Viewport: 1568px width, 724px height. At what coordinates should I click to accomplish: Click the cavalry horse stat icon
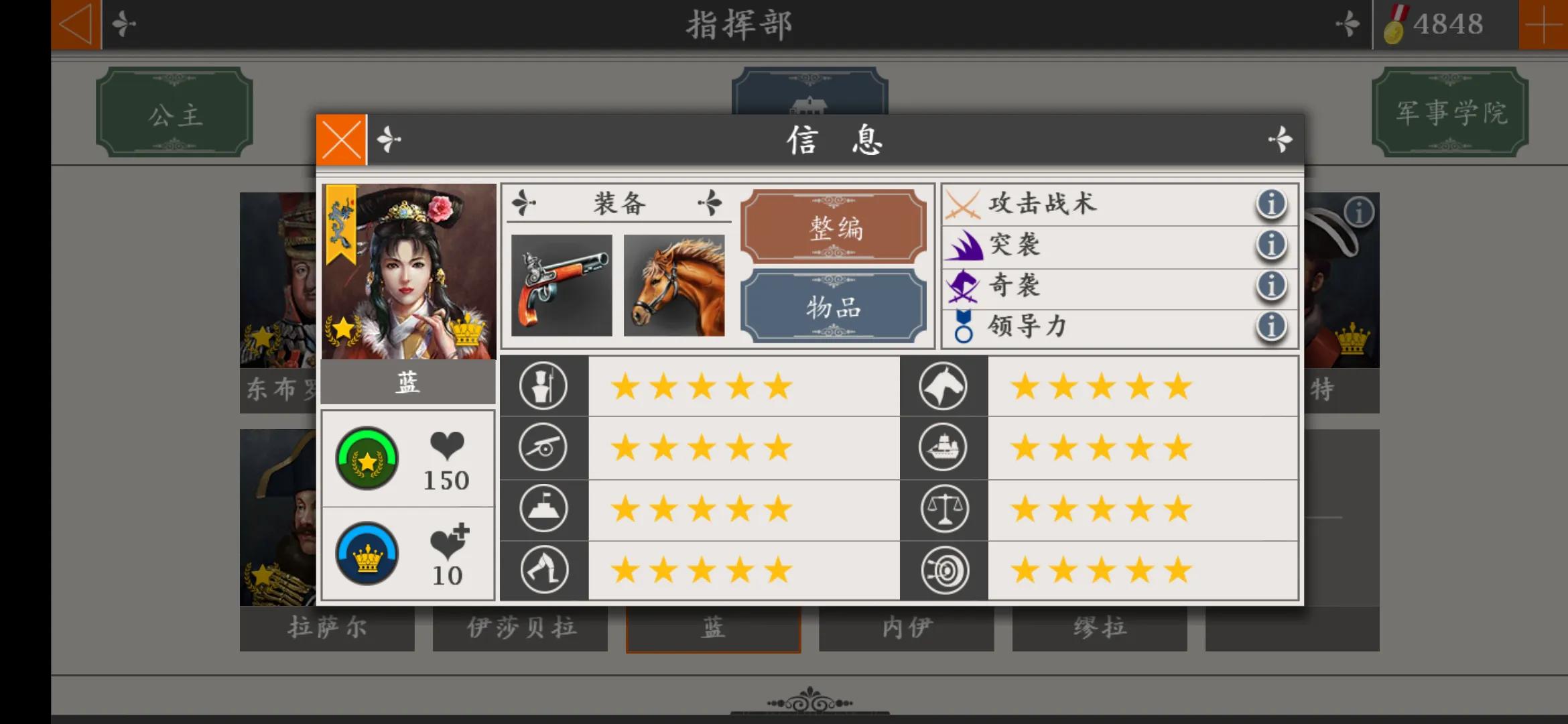(x=943, y=387)
